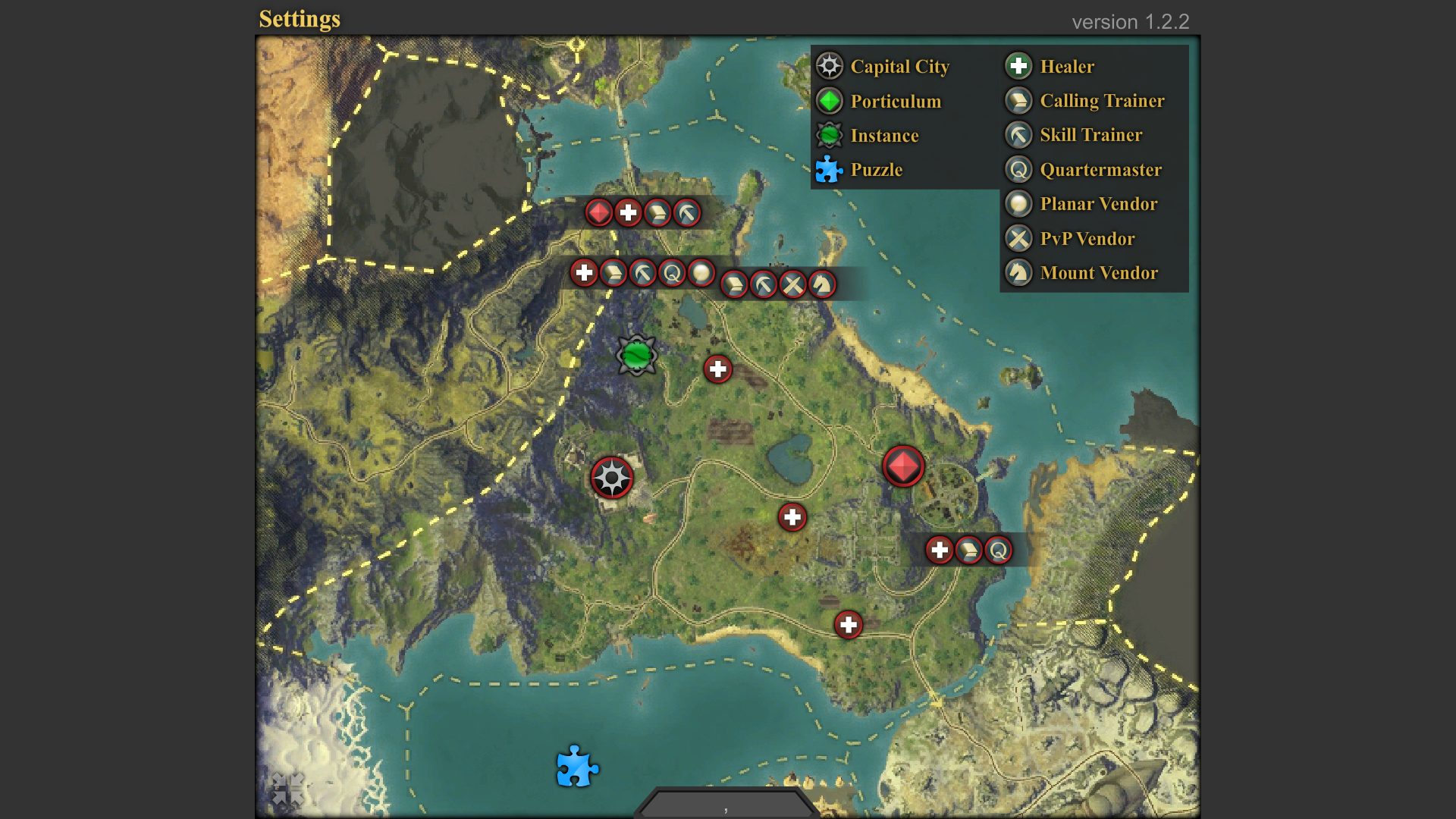This screenshot has width=1456, height=819.
Task: Open the Settings menu
Action: 300,19
